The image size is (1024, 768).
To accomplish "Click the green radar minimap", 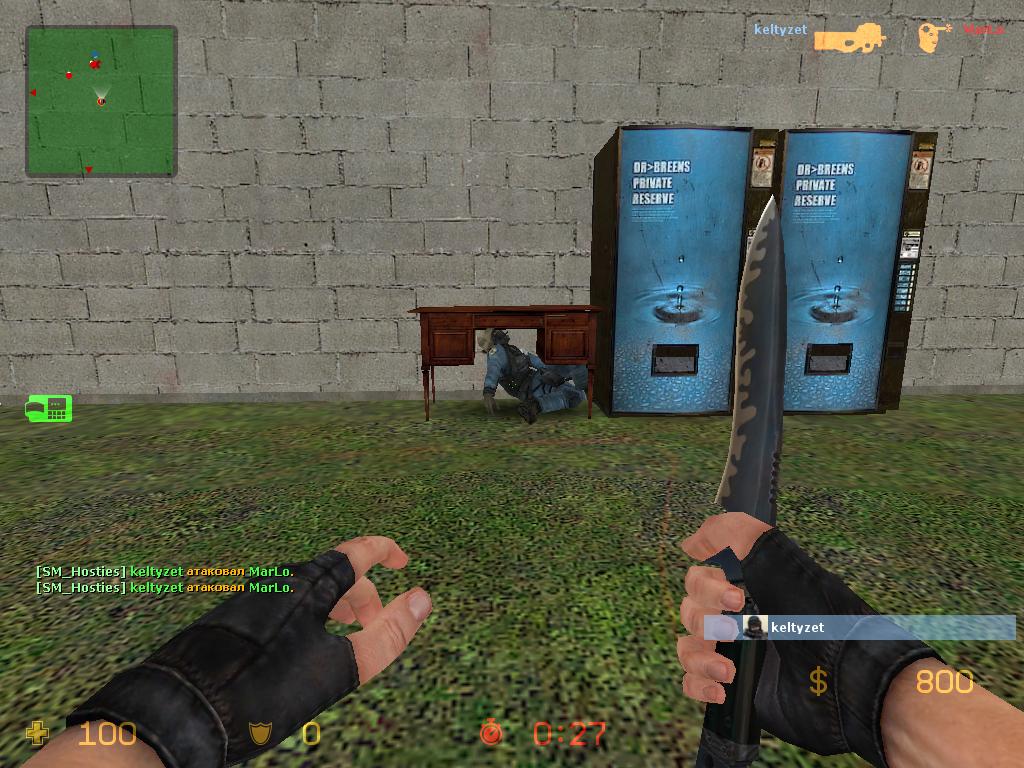I will tap(101, 101).
